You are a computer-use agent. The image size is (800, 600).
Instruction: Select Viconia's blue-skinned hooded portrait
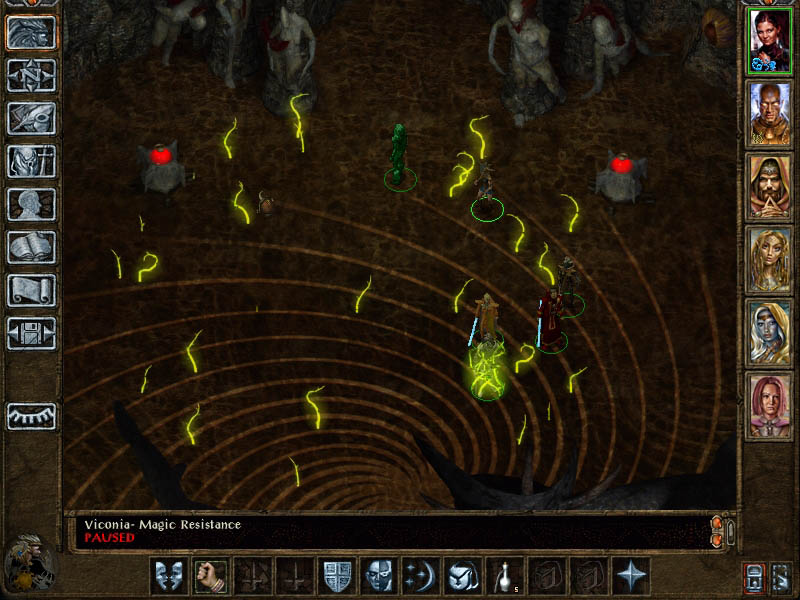pyautogui.click(x=770, y=332)
